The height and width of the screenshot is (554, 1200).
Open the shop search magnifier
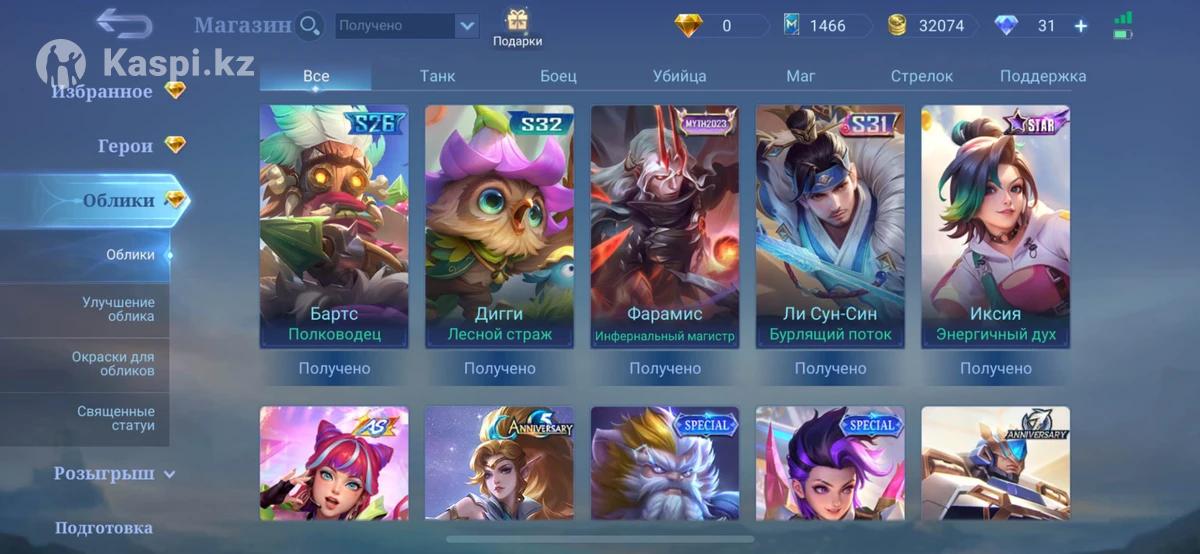(310, 25)
